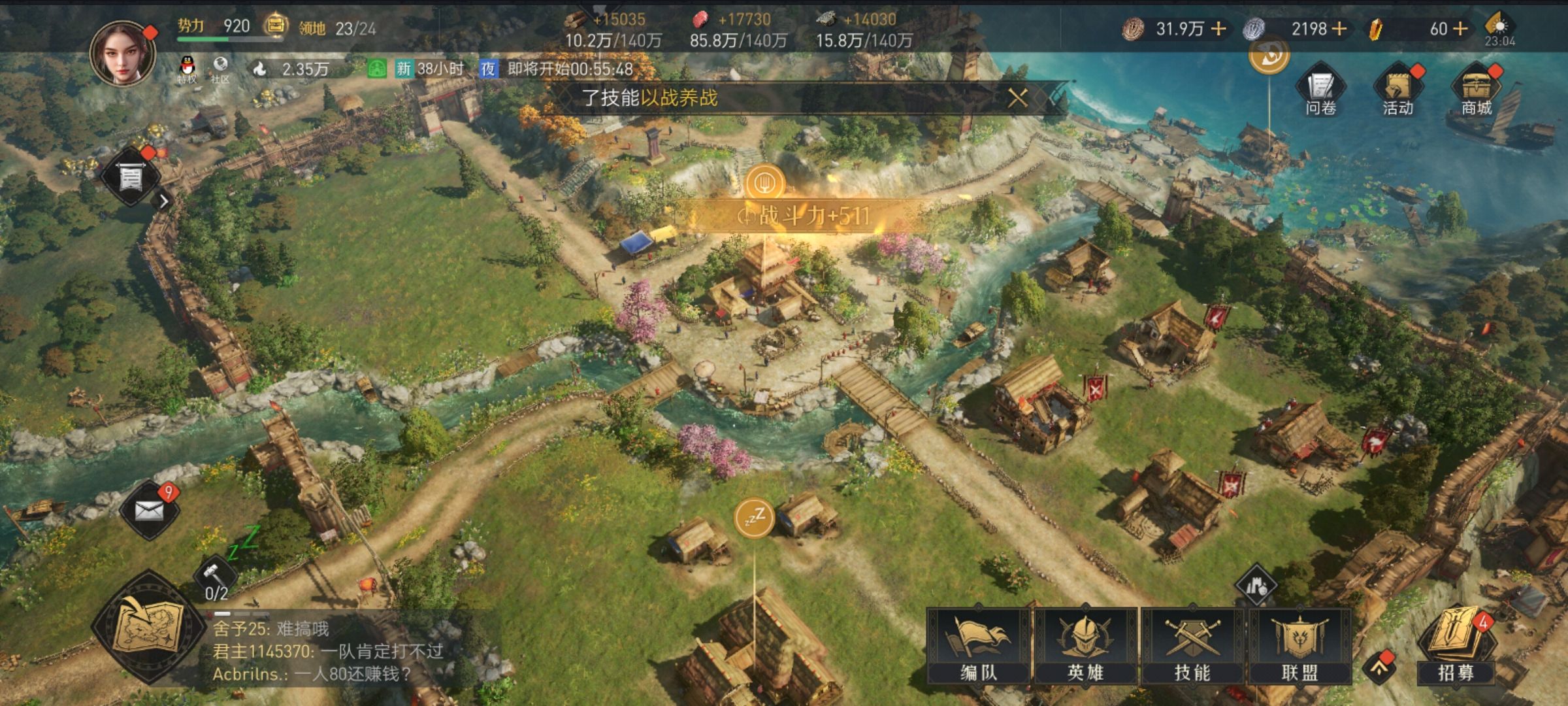Open the 技能 skills menu

(x=1192, y=646)
